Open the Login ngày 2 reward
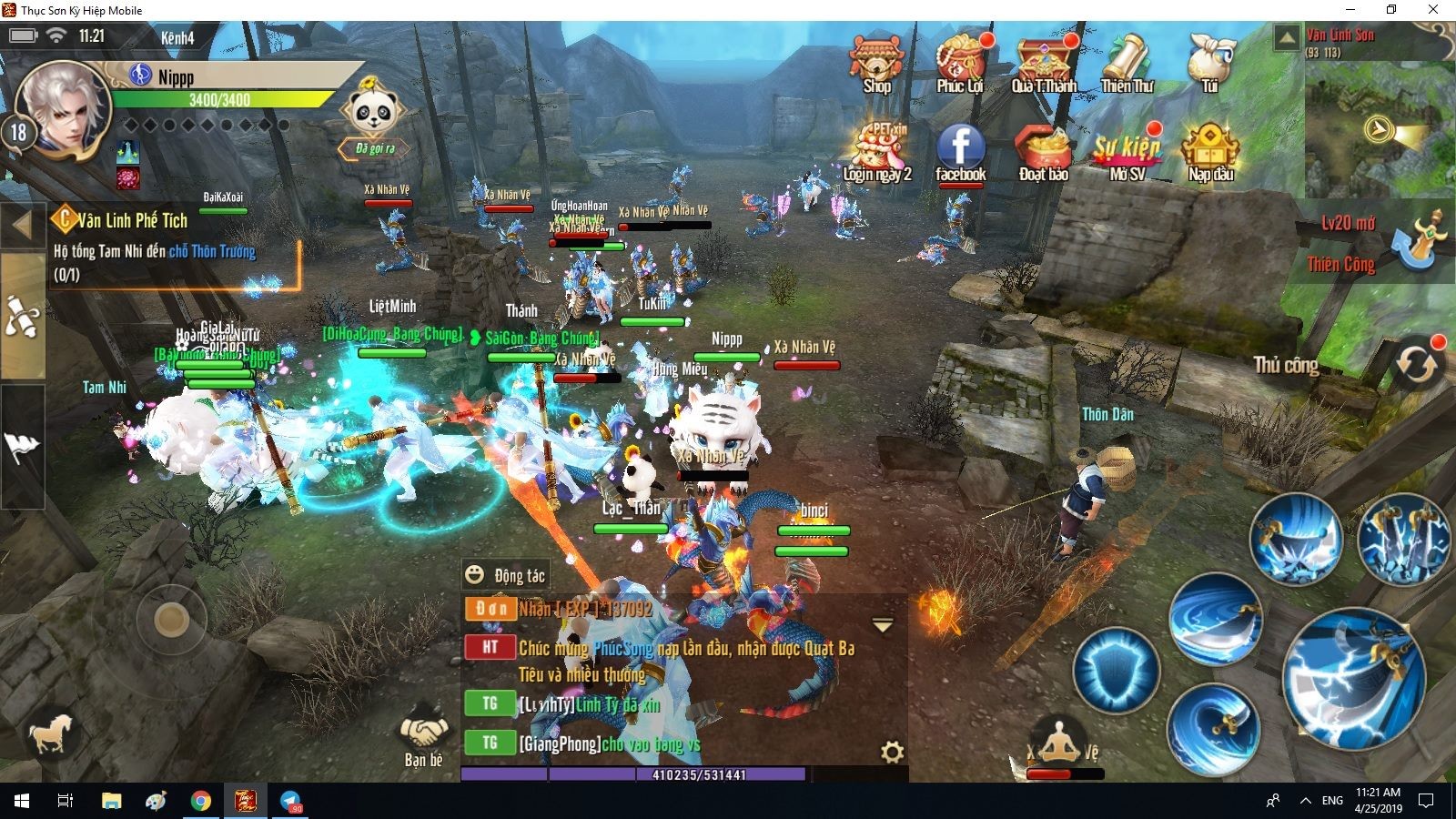 (877, 152)
